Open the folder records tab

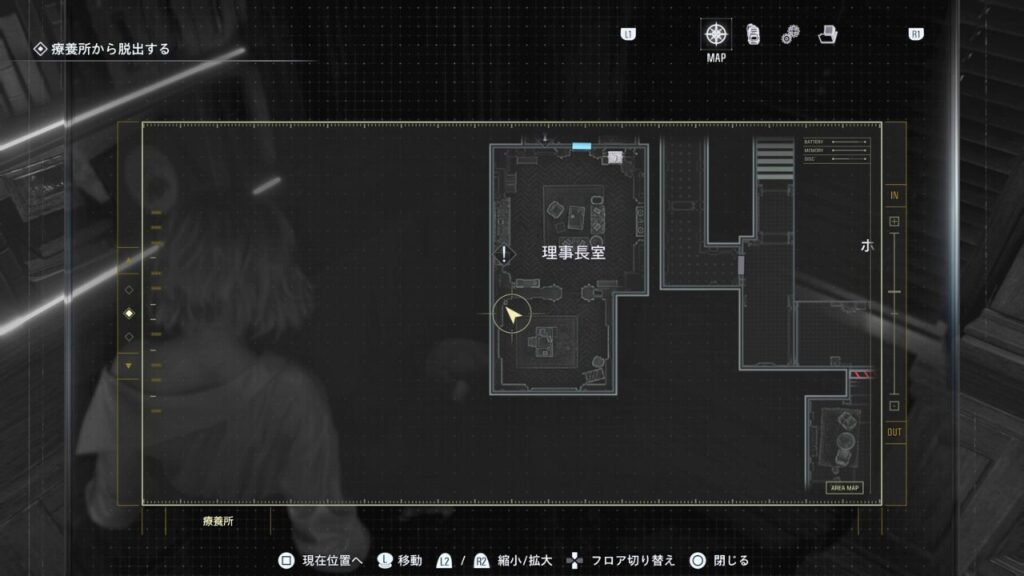tap(827, 34)
